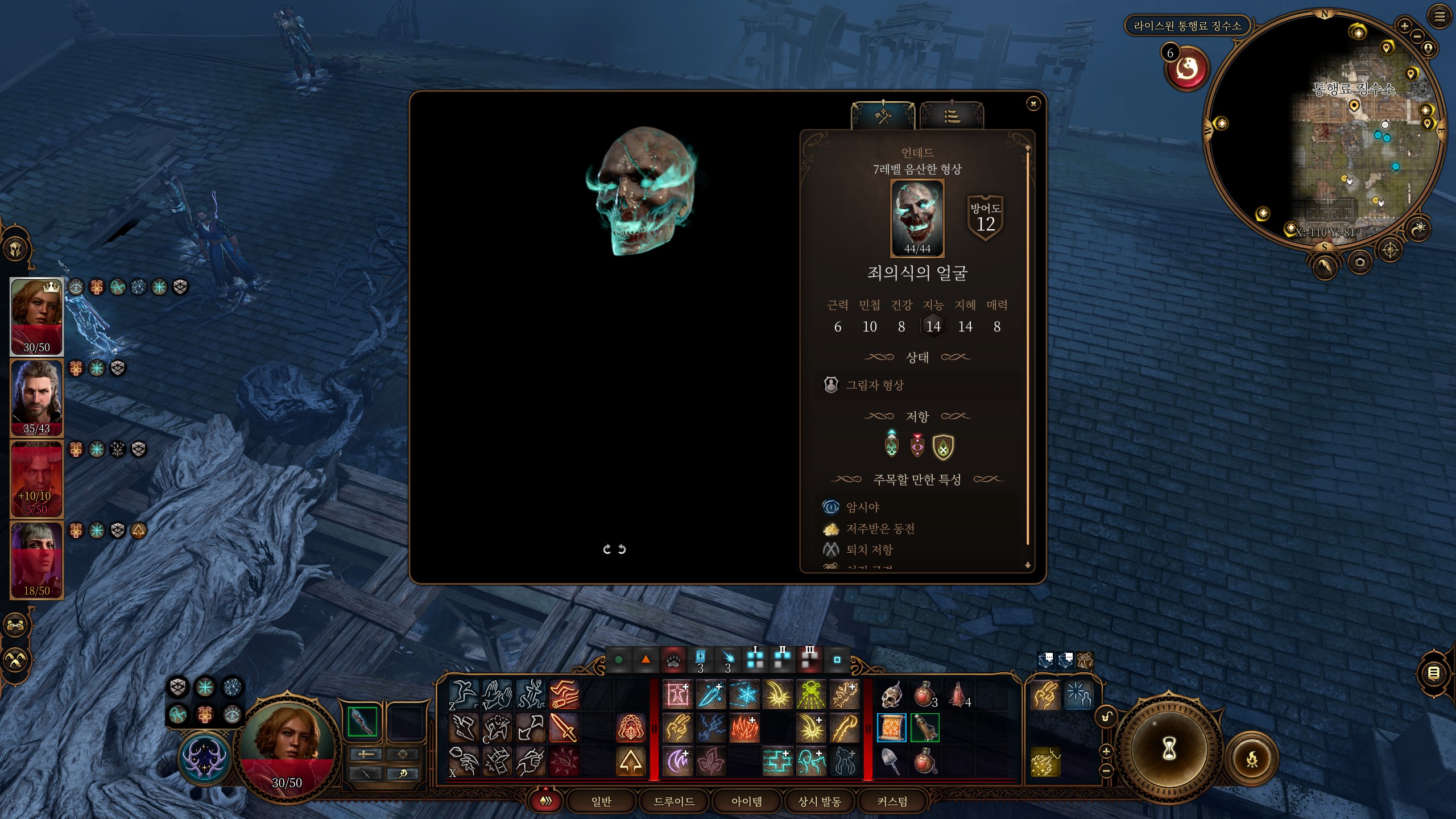This screenshot has height=819, width=1456.
Task: Select the skull item in hotbar
Action: click(891, 694)
